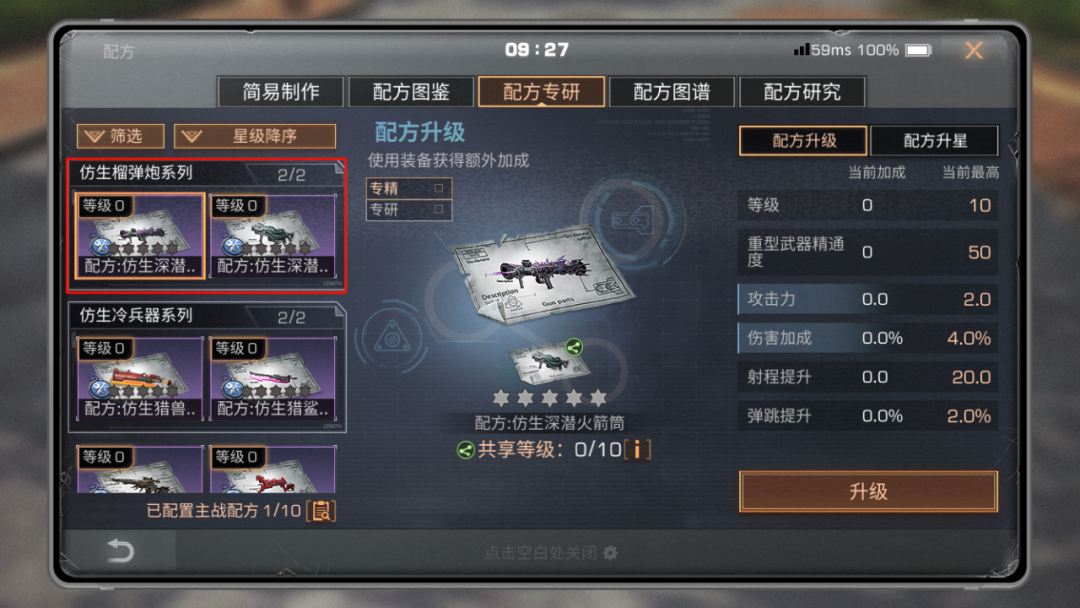Screen dimensions: 1080x608
Task: Switch to the 简易制作 tab
Action: (281, 92)
